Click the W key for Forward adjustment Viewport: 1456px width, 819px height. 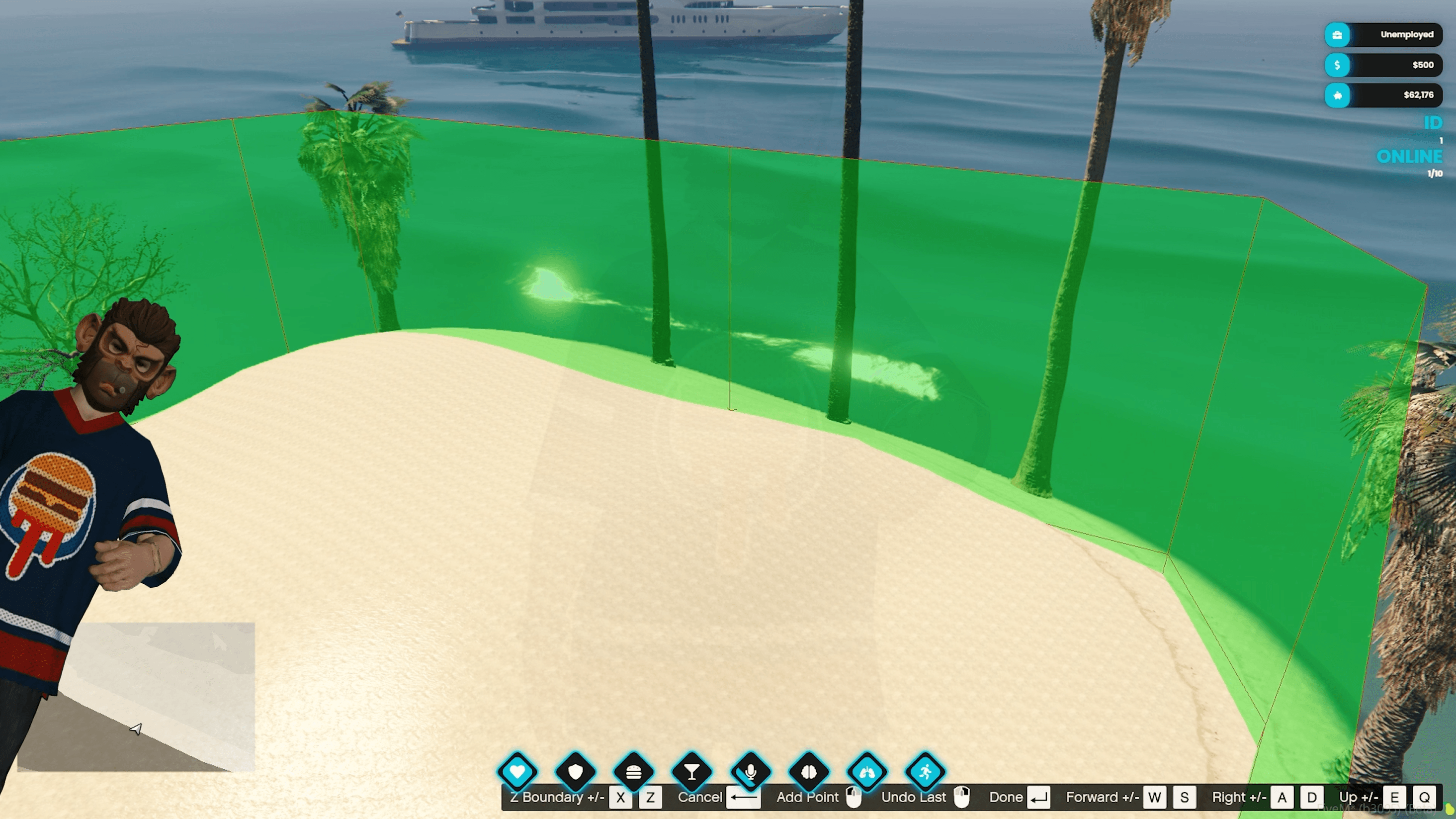(1155, 797)
